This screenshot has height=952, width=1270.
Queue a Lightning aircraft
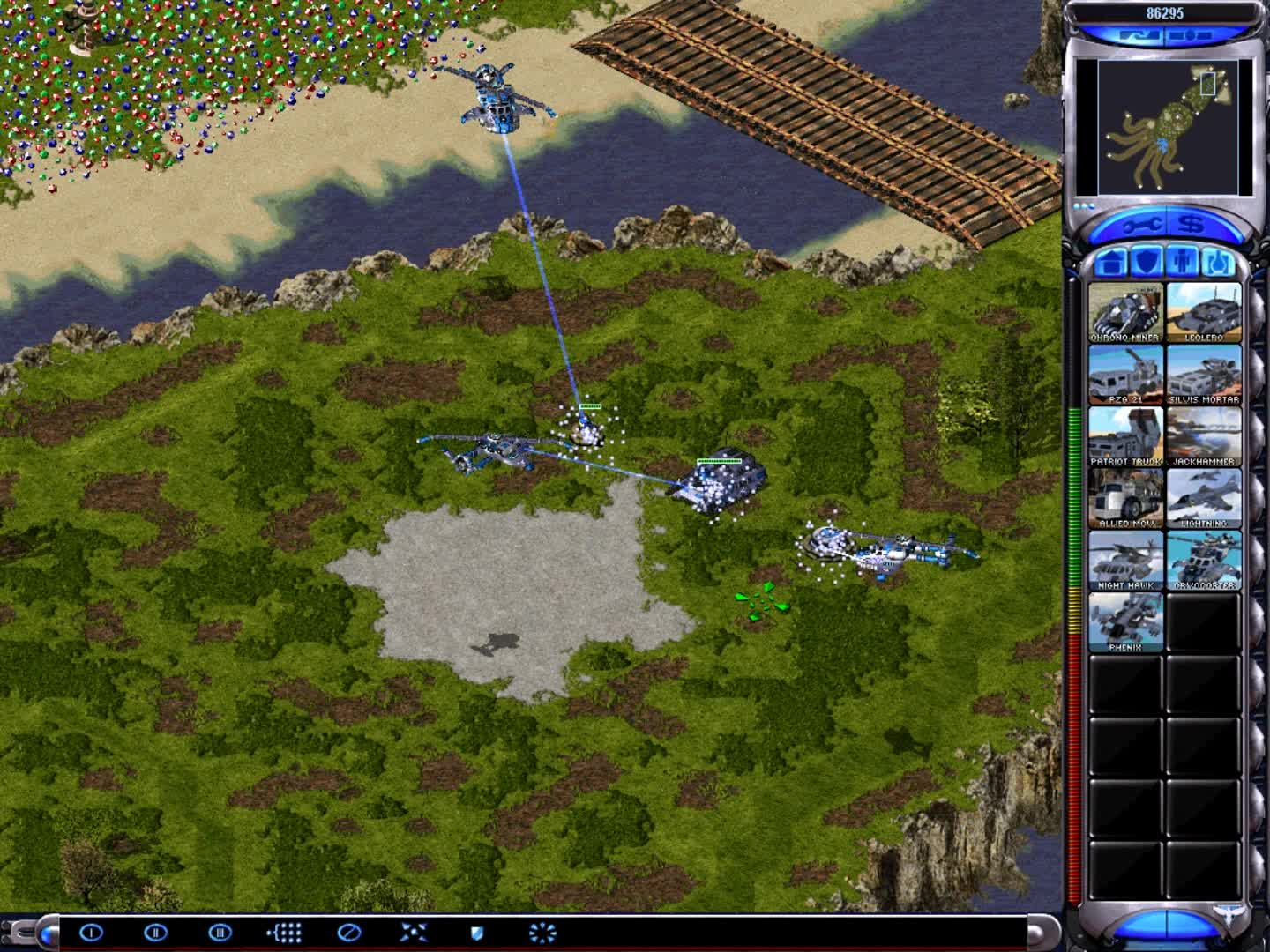(1204, 498)
